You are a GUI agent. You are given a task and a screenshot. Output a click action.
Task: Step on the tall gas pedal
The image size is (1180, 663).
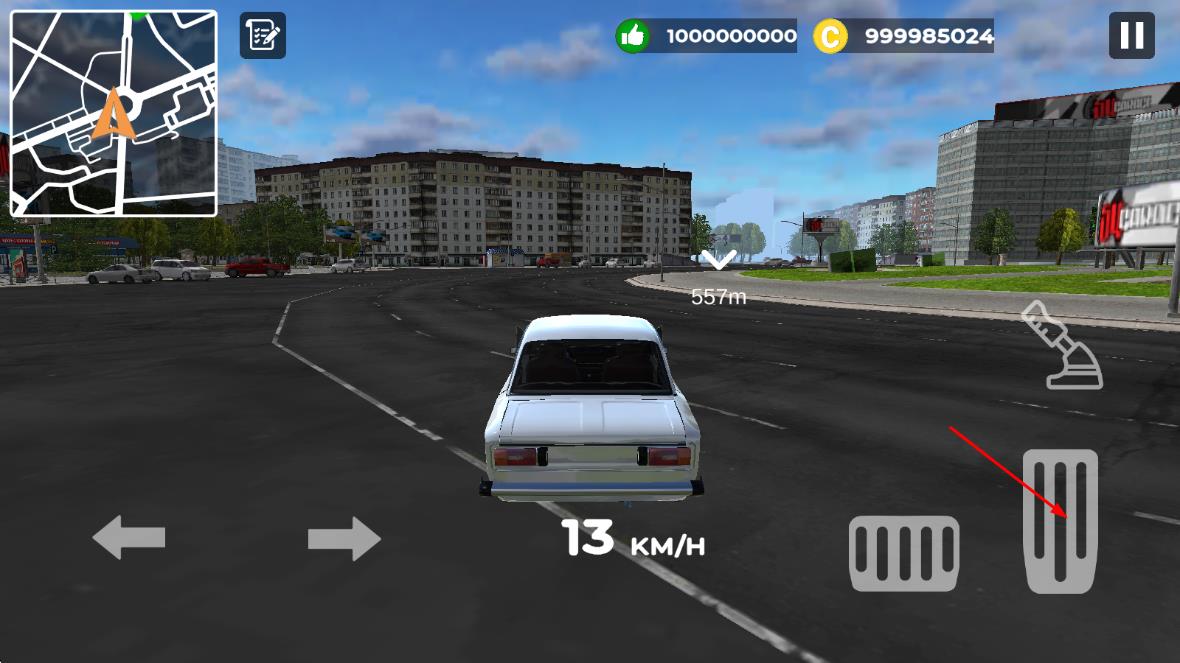tap(1060, 520)
